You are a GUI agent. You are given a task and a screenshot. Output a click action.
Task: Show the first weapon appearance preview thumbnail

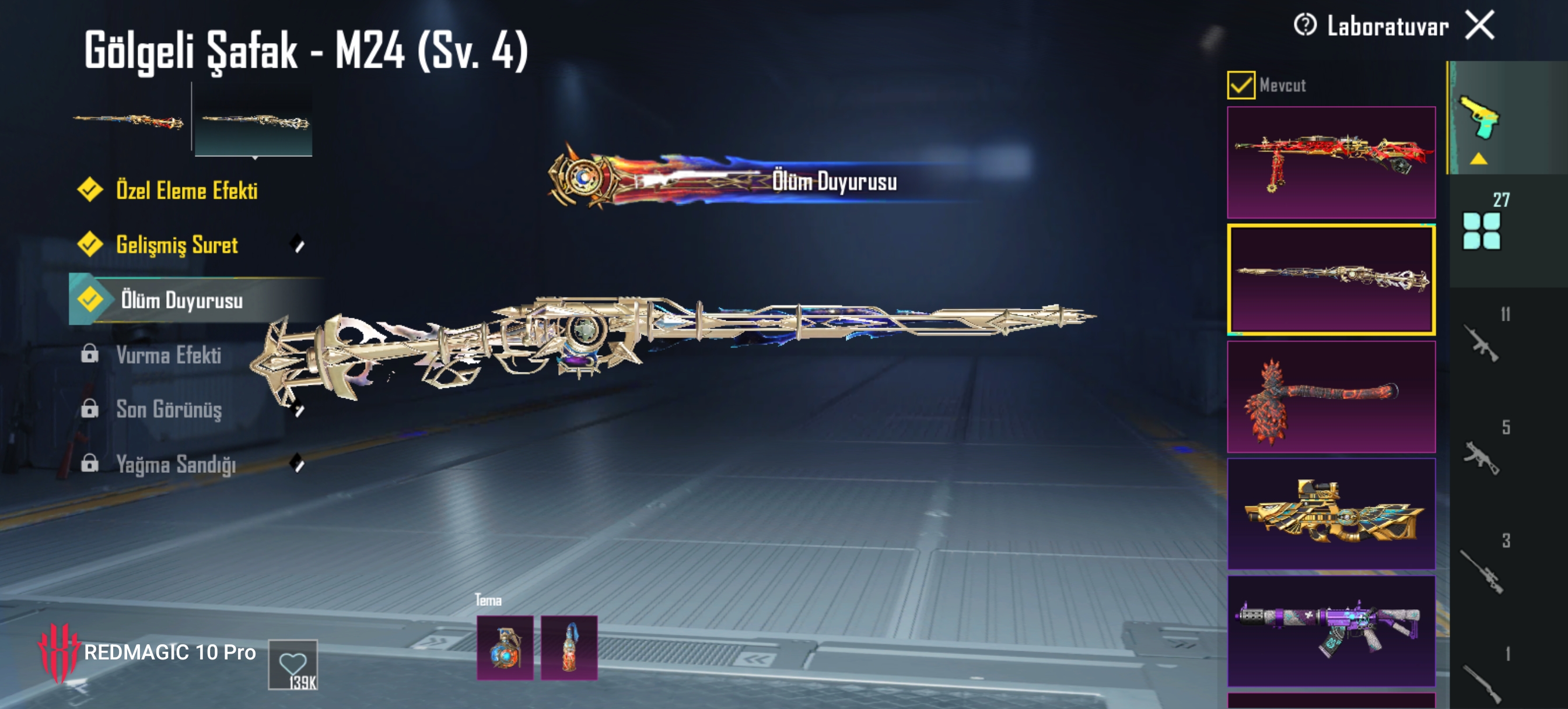point(128,121)
